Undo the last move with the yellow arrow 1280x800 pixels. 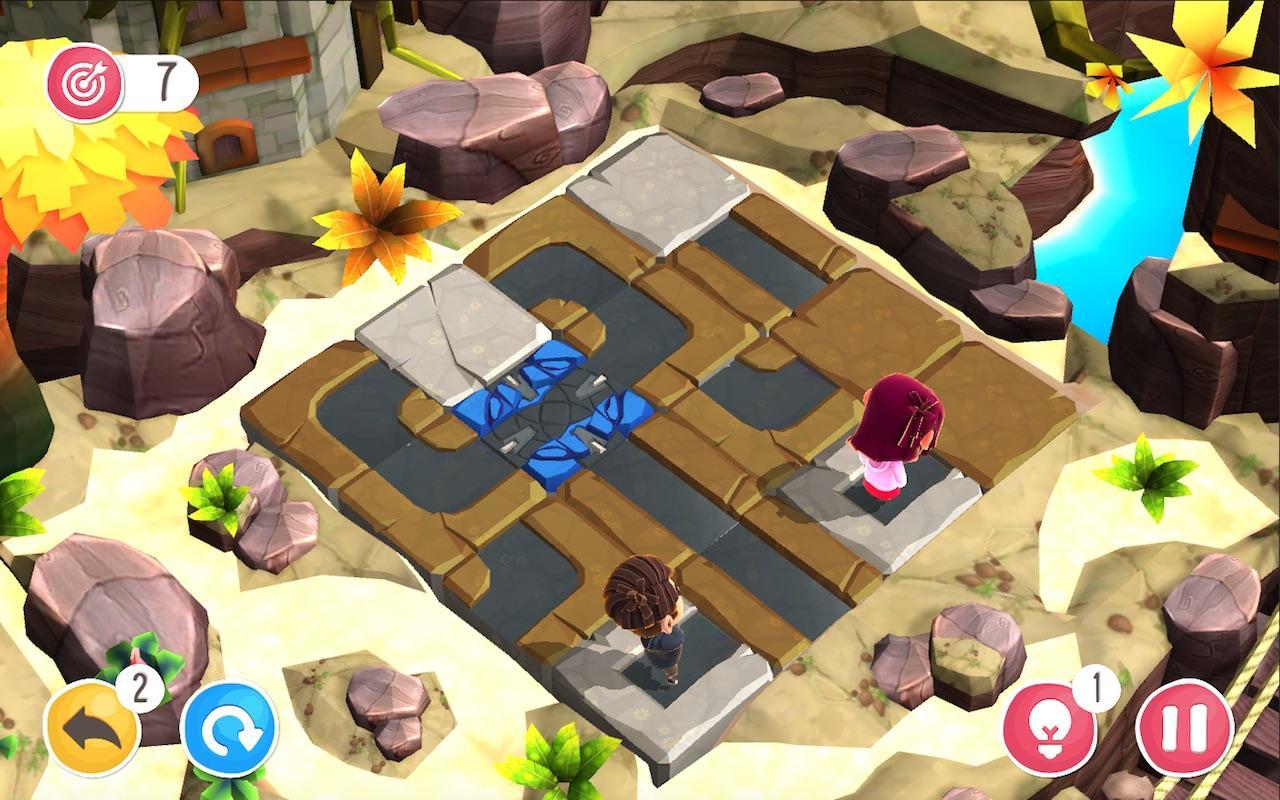92,725
